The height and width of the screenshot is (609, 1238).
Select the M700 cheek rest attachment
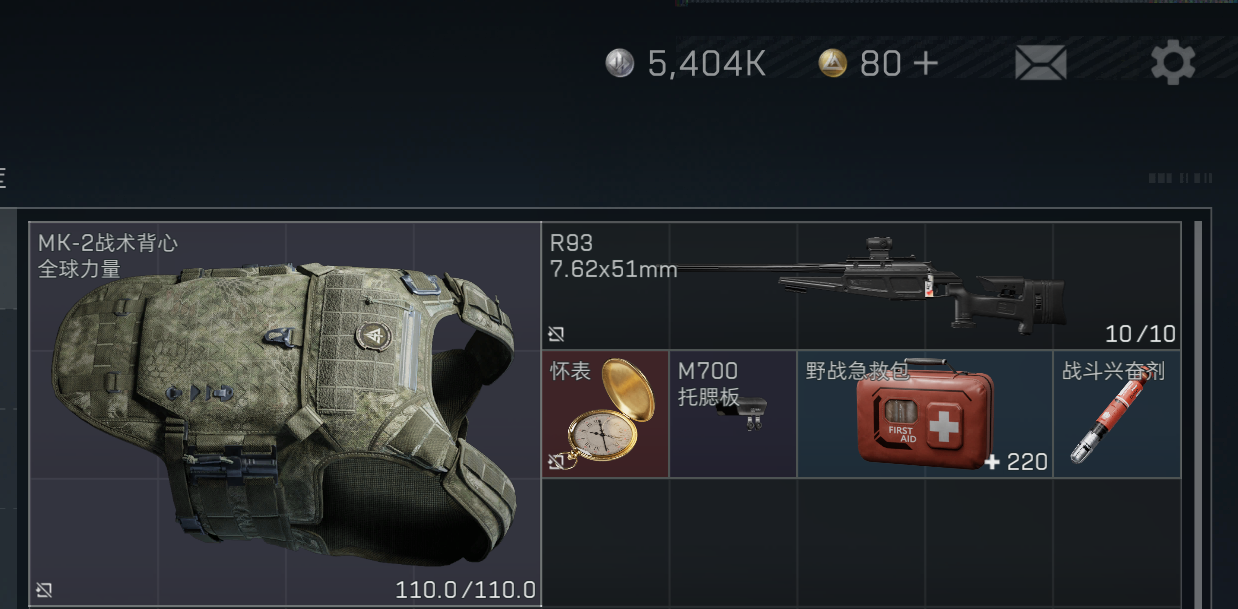733,414
